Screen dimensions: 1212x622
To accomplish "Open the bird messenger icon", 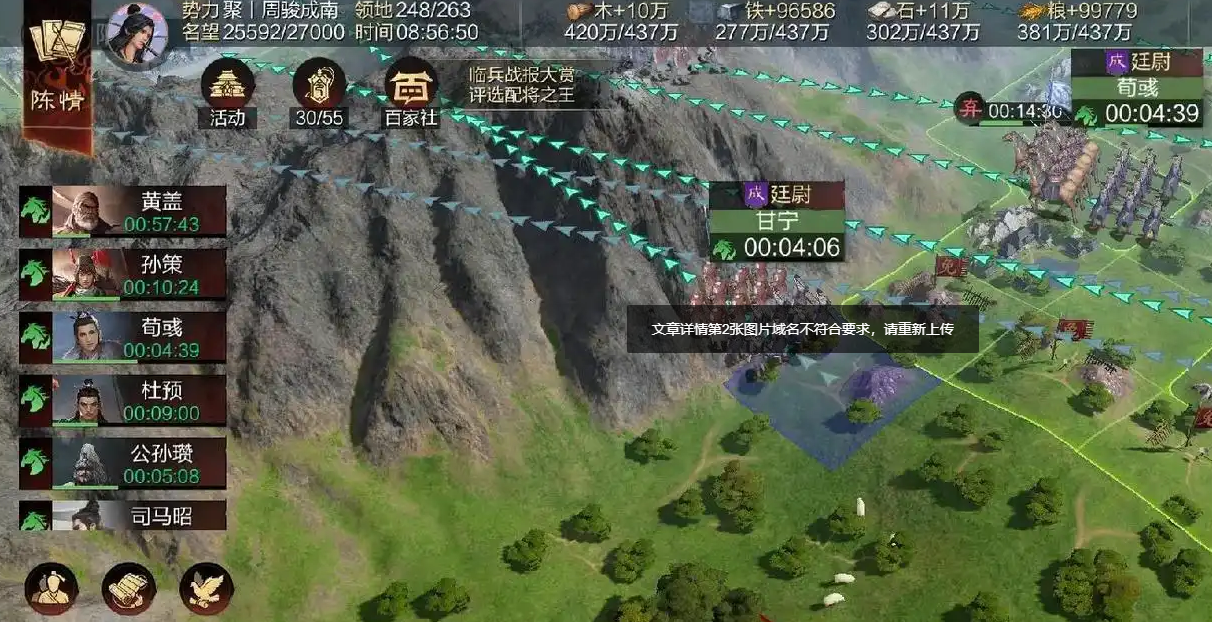I will pyautogui.click(x=206, y=589).
